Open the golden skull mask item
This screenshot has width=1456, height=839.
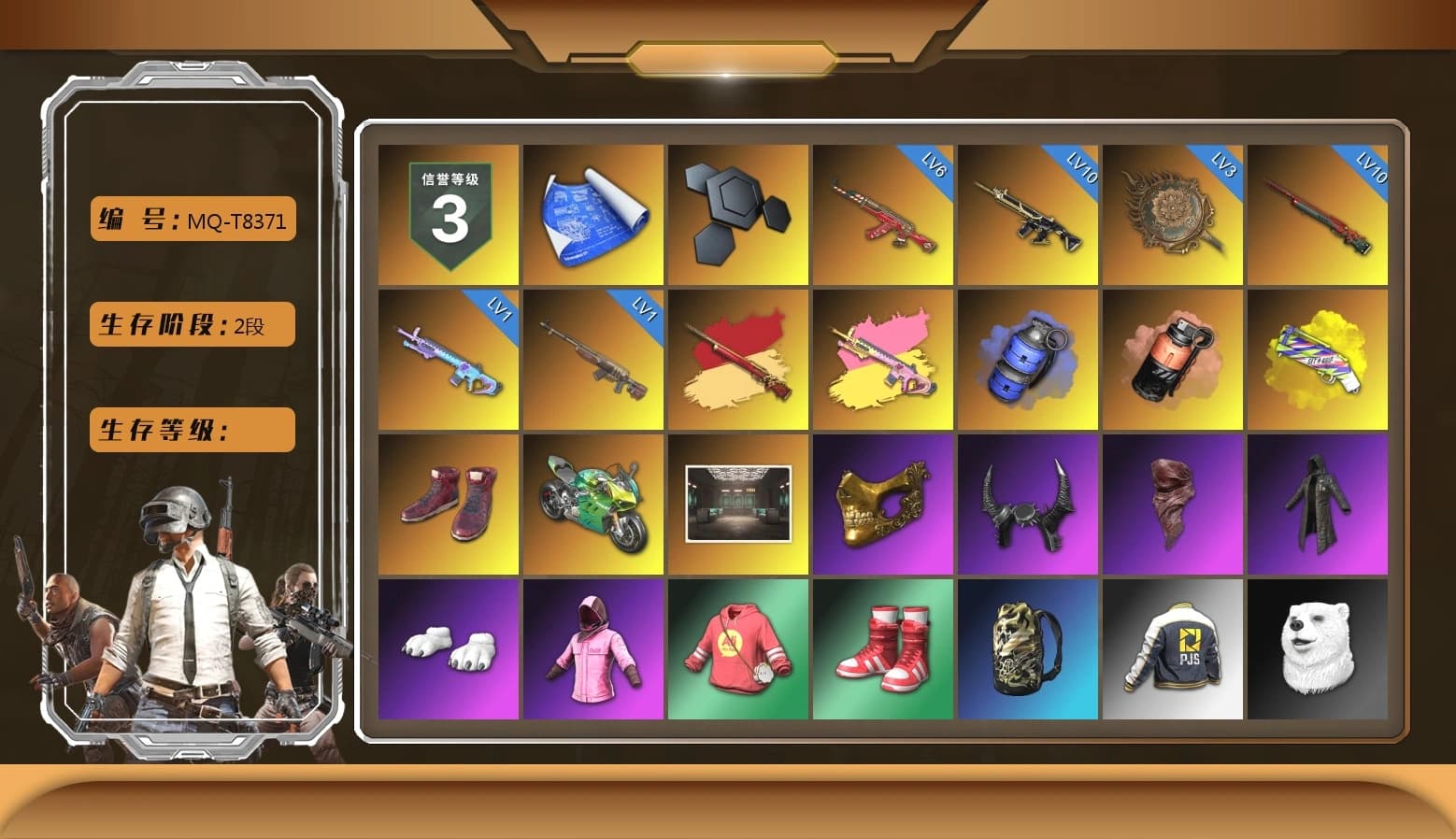click(883, 505)
